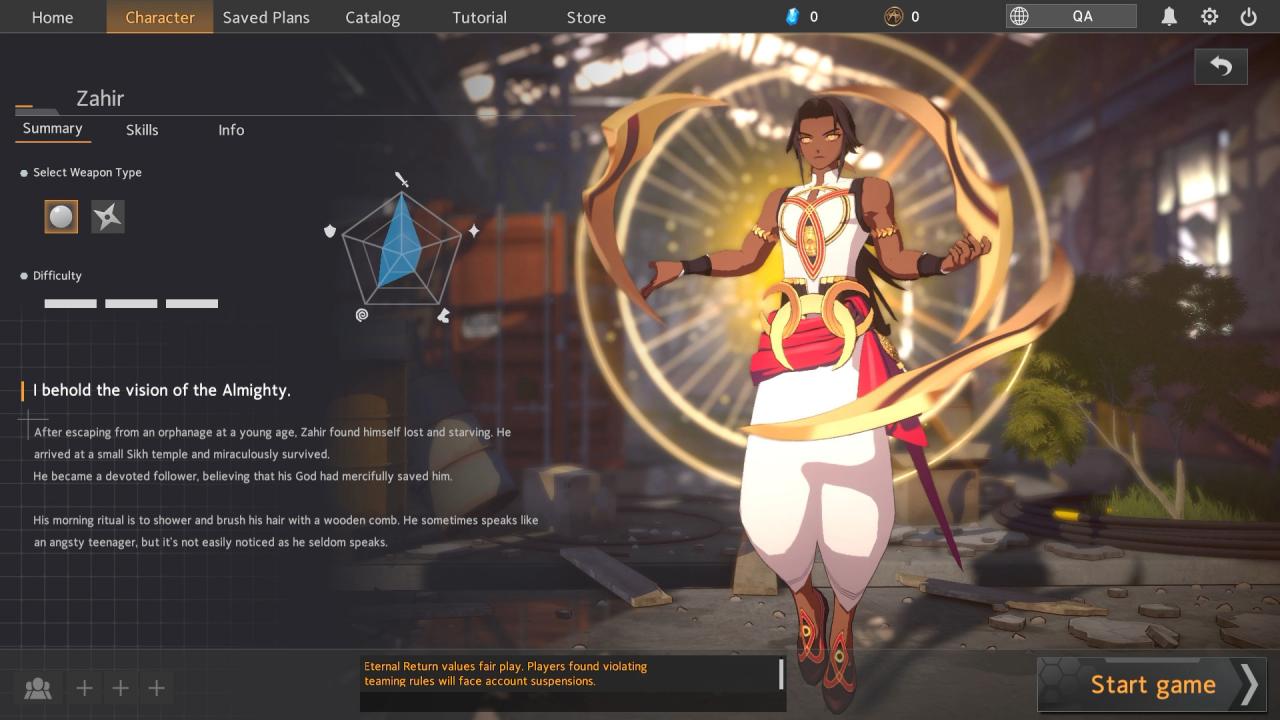Viewport: 1280px width, 720px height.
Task: Open the team members group icon
Action: (38, 688)
